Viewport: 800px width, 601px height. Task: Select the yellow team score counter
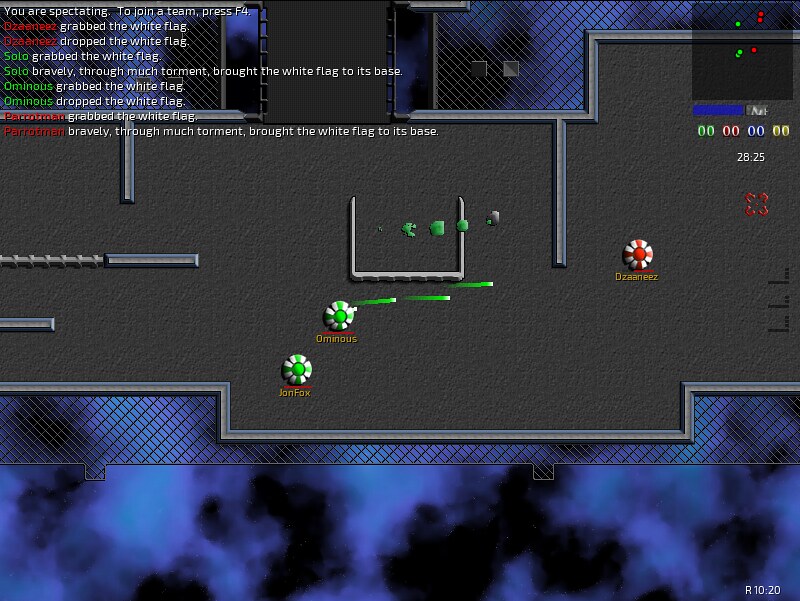[781, 131]
